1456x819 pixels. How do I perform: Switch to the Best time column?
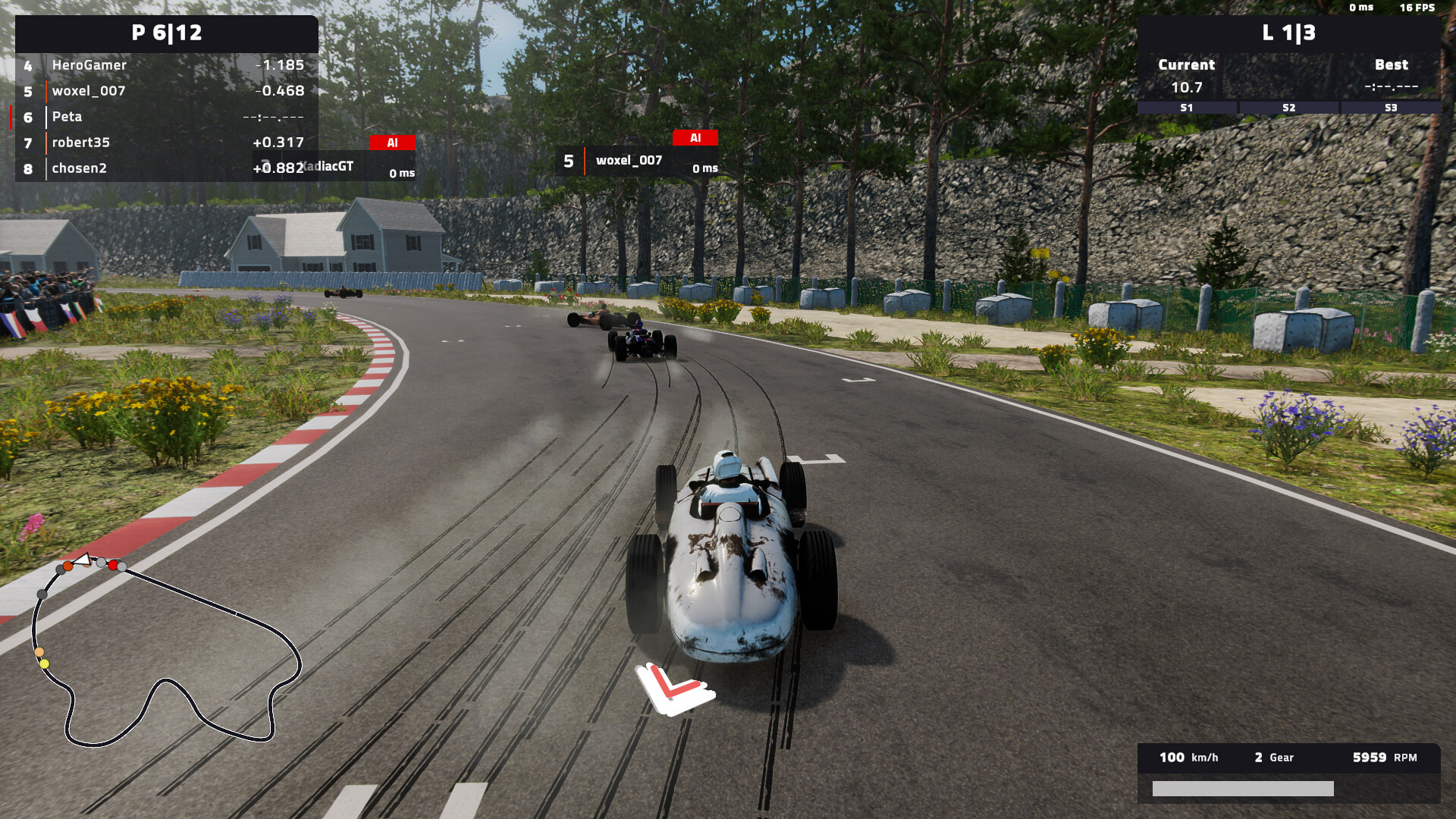tap(1392, 64)
